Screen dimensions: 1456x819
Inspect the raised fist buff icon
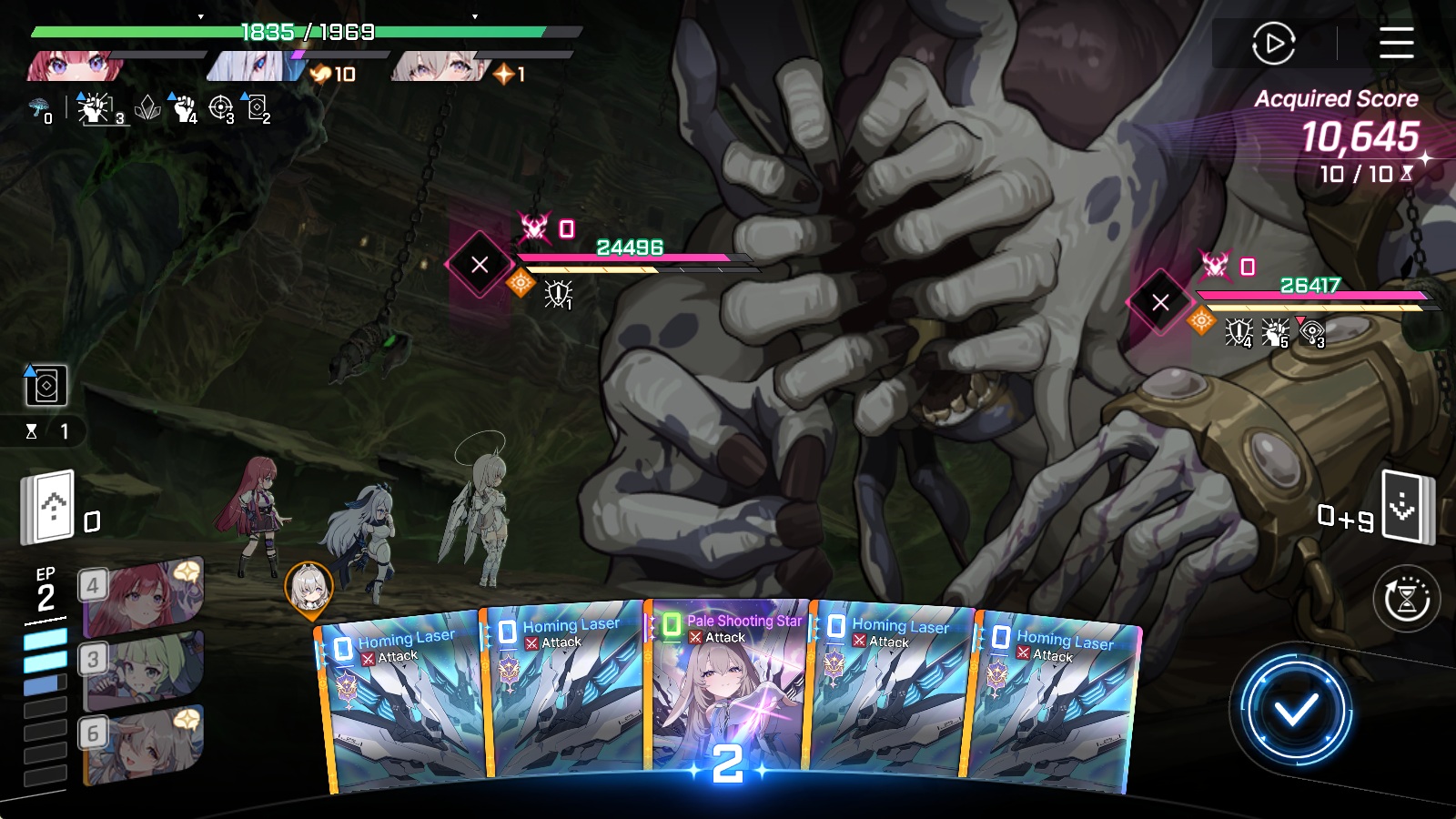(x=185, y=108)
